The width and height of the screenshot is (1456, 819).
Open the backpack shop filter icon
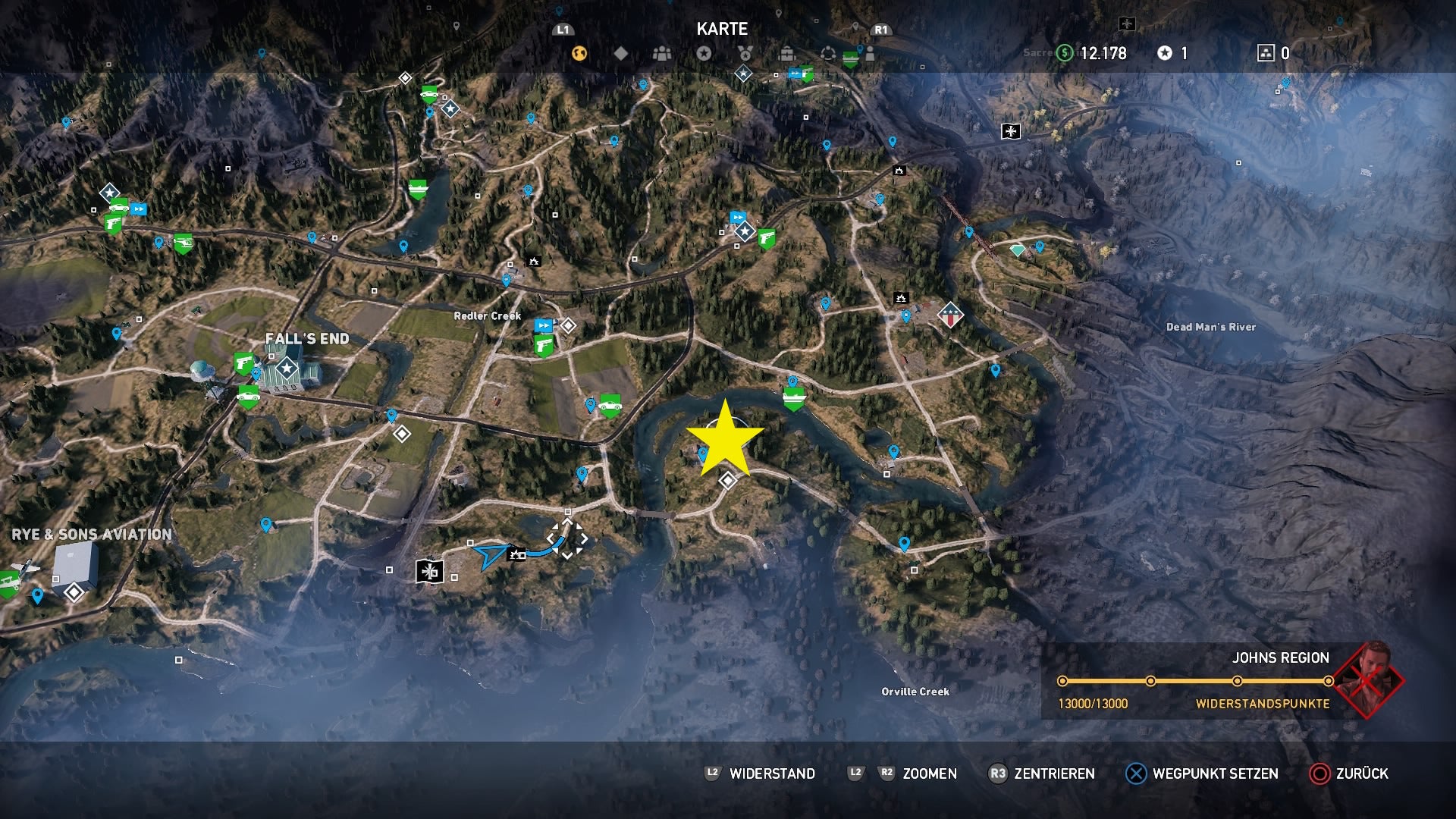pyautogui.click(x=786, y=54)
